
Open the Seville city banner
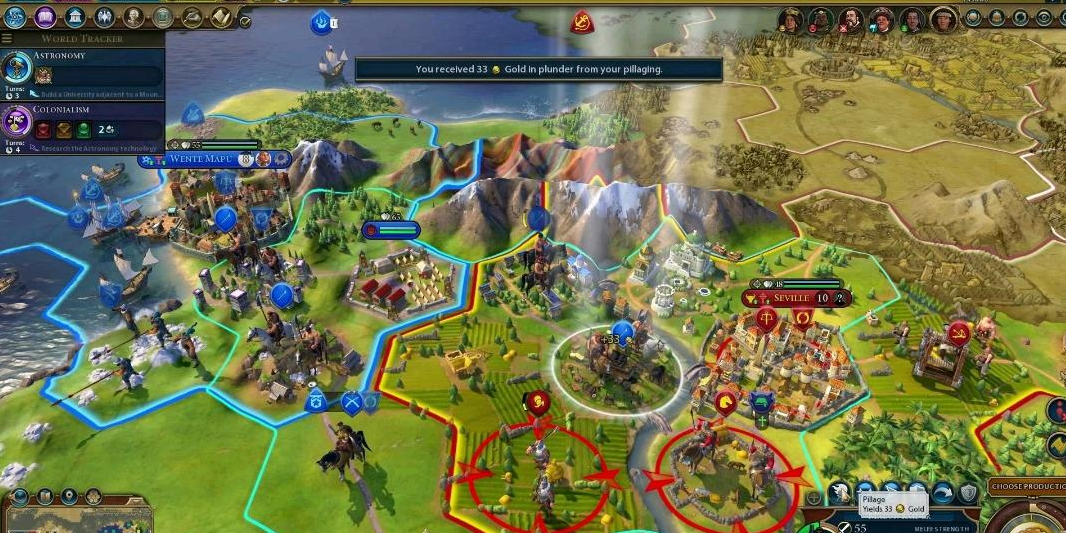788,298
